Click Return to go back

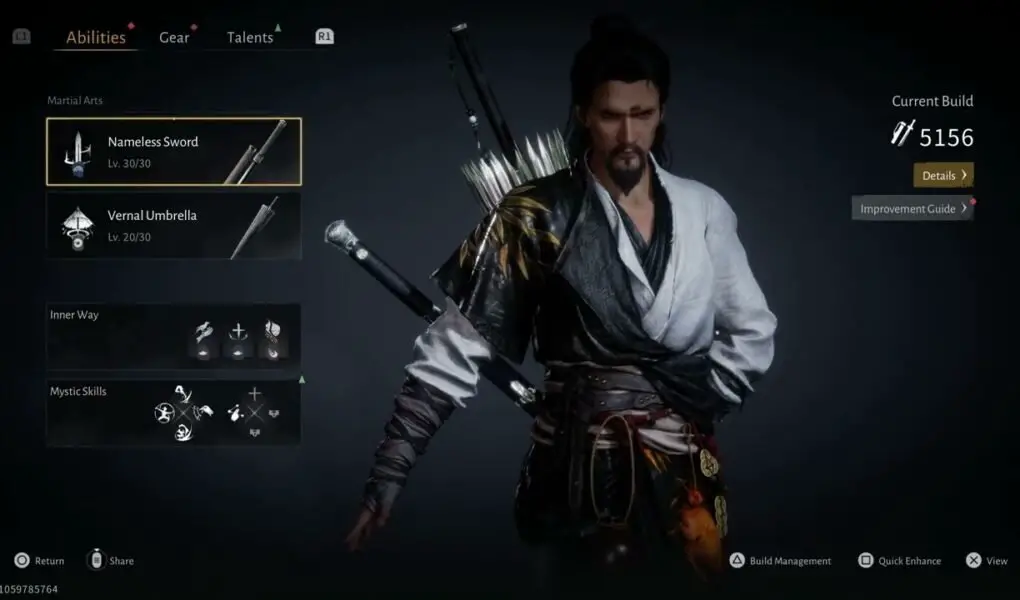(39, 561)
